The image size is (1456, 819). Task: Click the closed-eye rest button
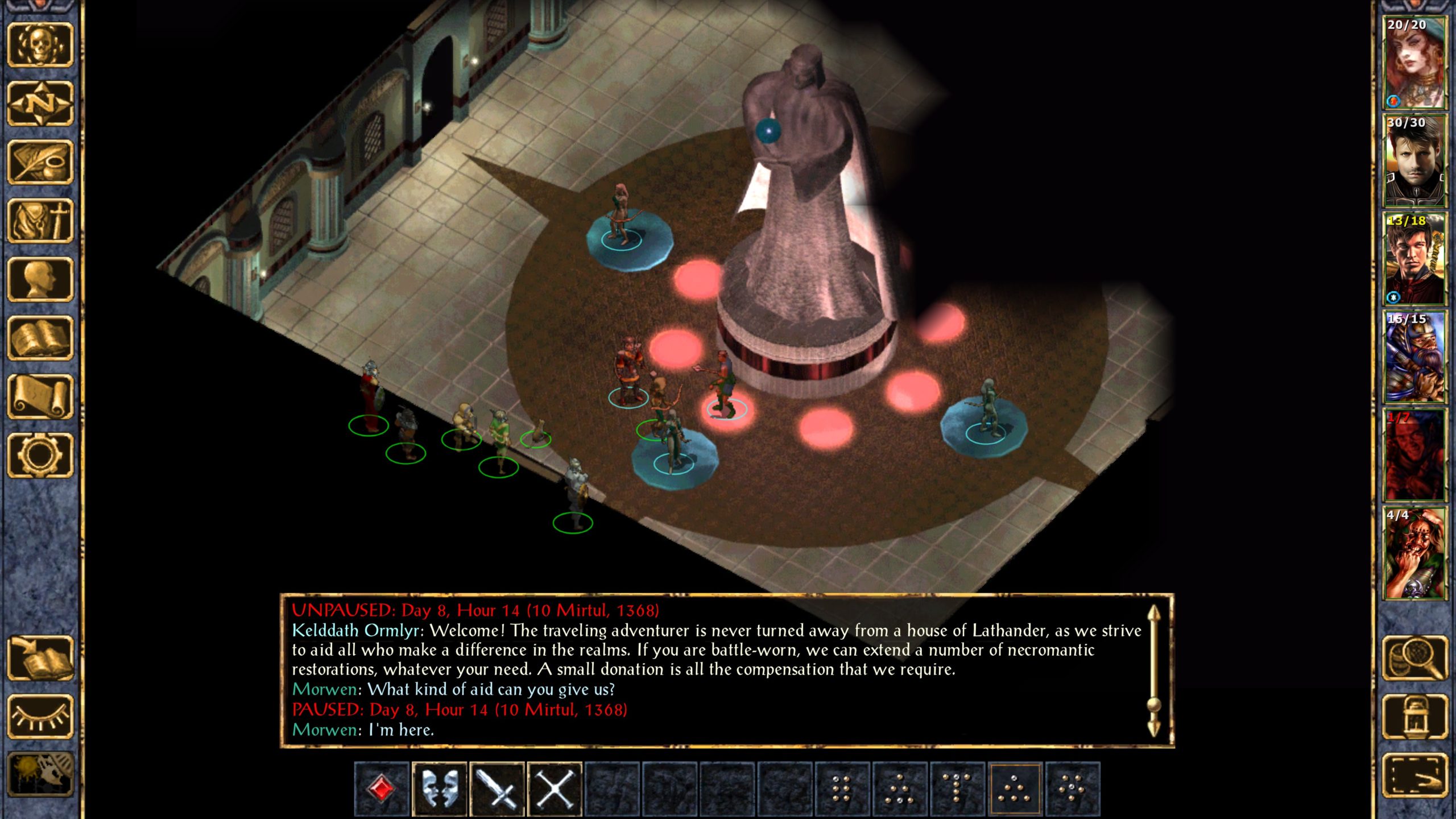pos(40,717)
